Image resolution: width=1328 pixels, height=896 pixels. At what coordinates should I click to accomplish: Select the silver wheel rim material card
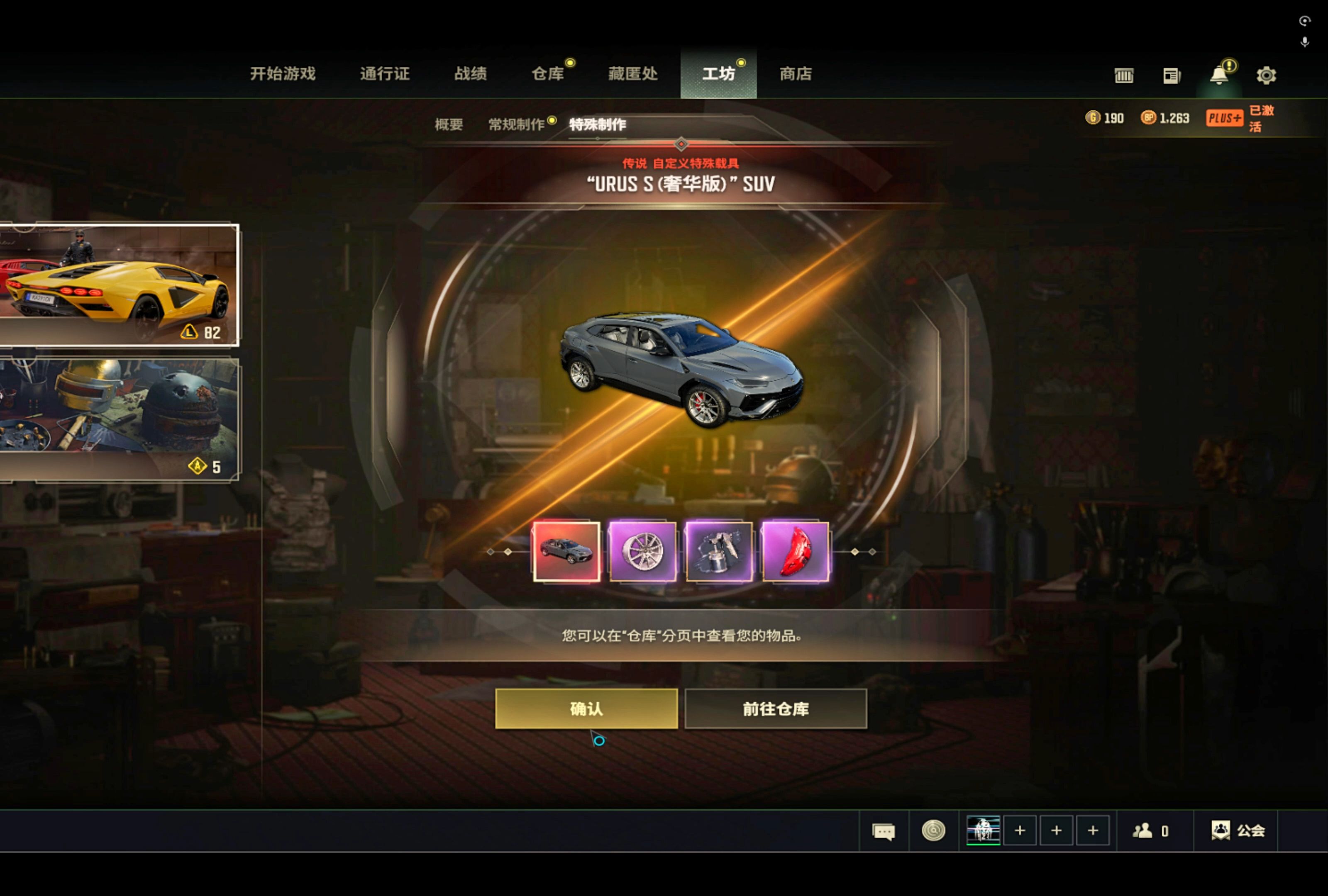click(x=643, y=550)
